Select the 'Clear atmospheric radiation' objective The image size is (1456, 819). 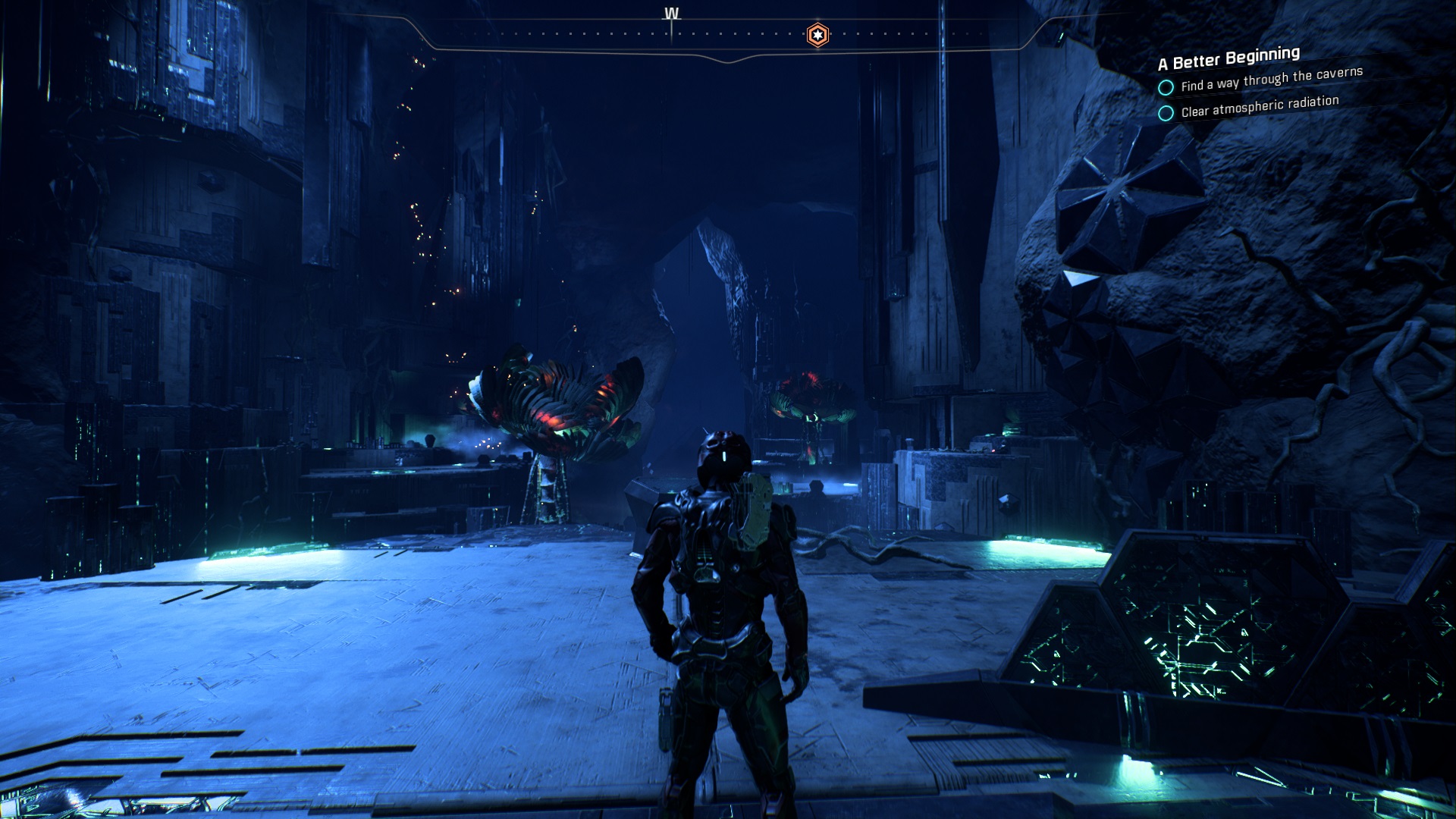coord(1259,106)
